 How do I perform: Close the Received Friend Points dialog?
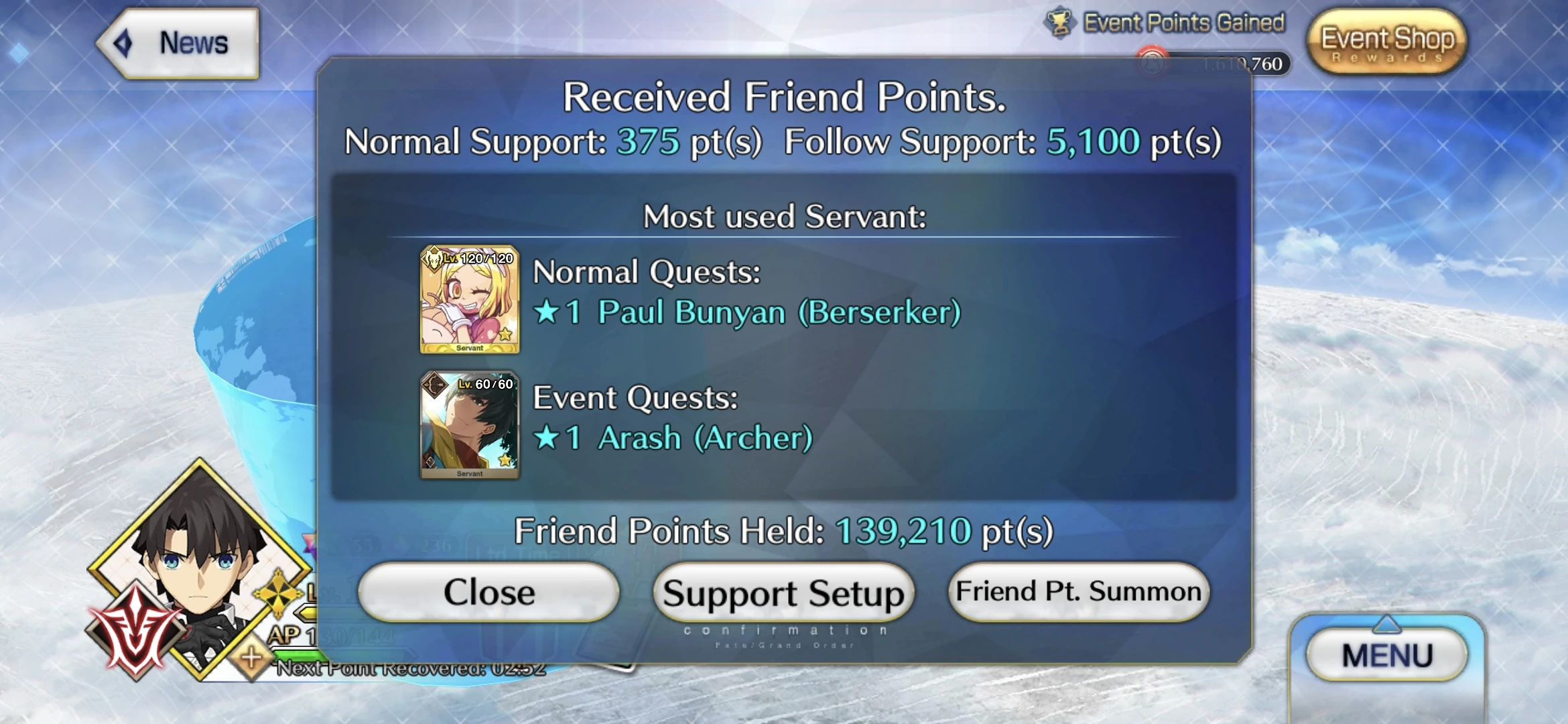click(x=488, y=591)
